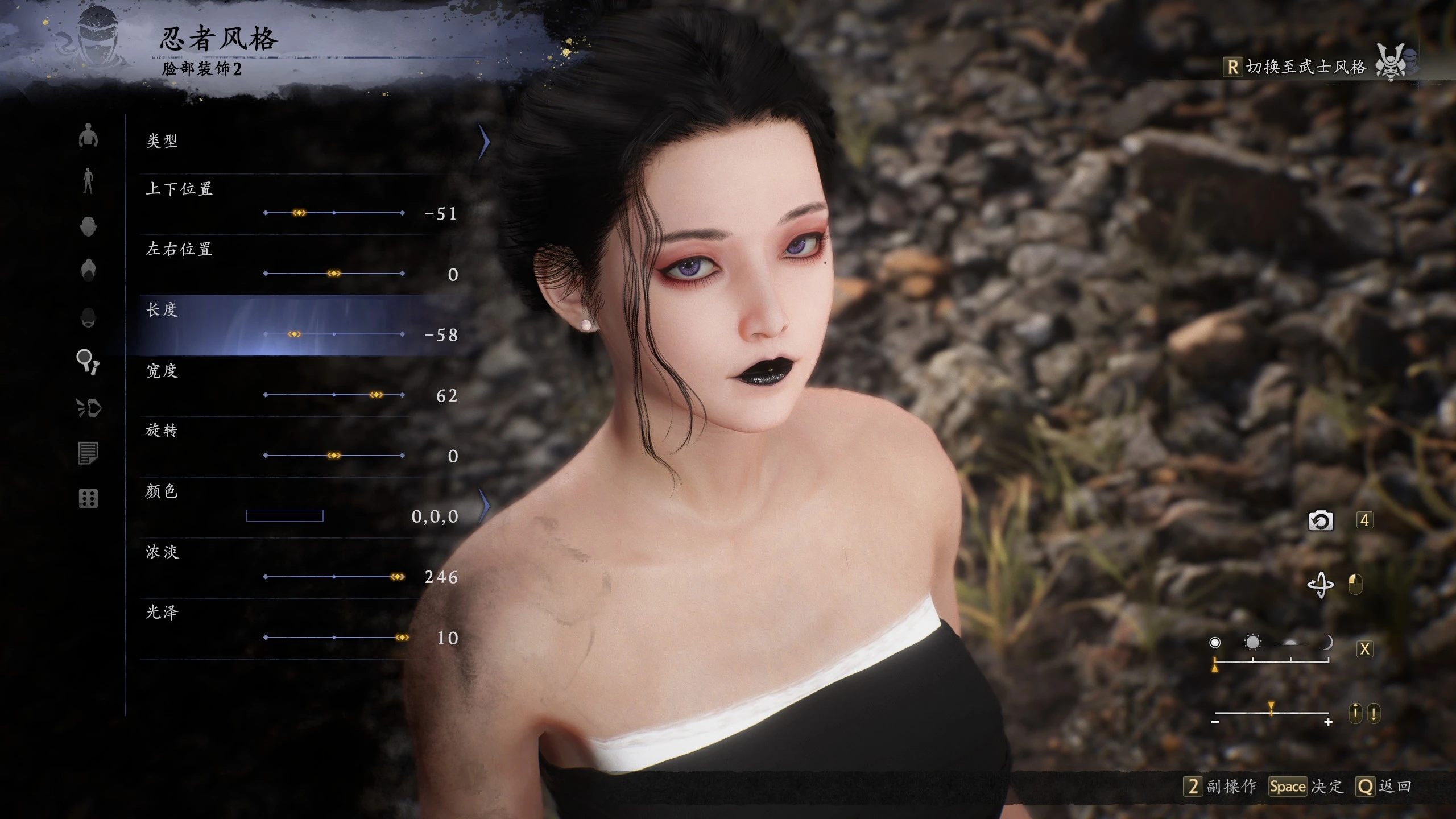The height and width of the screenshot is (819, 1456).
Task: Adjust the 上下位置 vertical position slider
Action: pos(299,213)
